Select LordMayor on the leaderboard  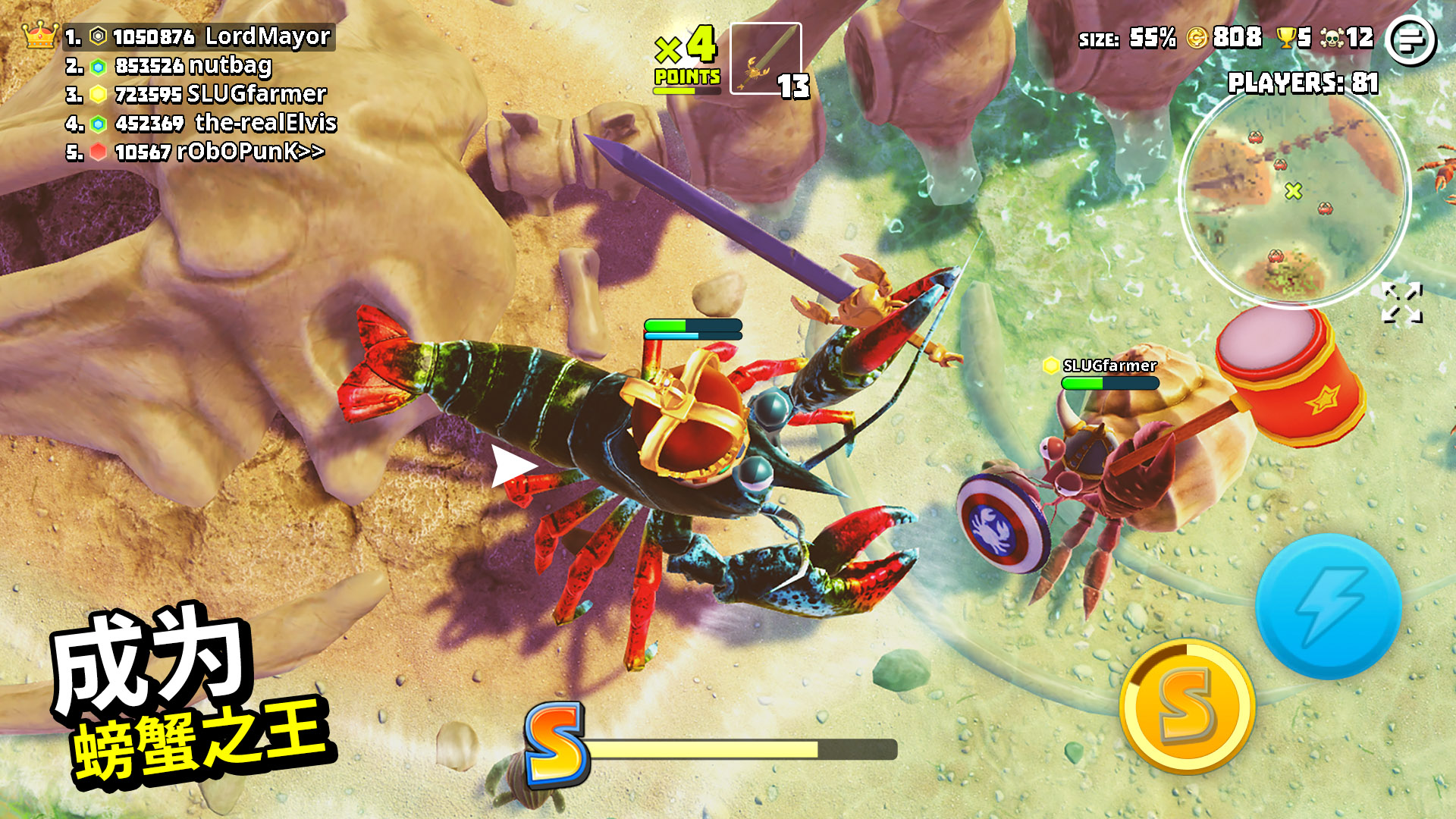pos(199,36)
